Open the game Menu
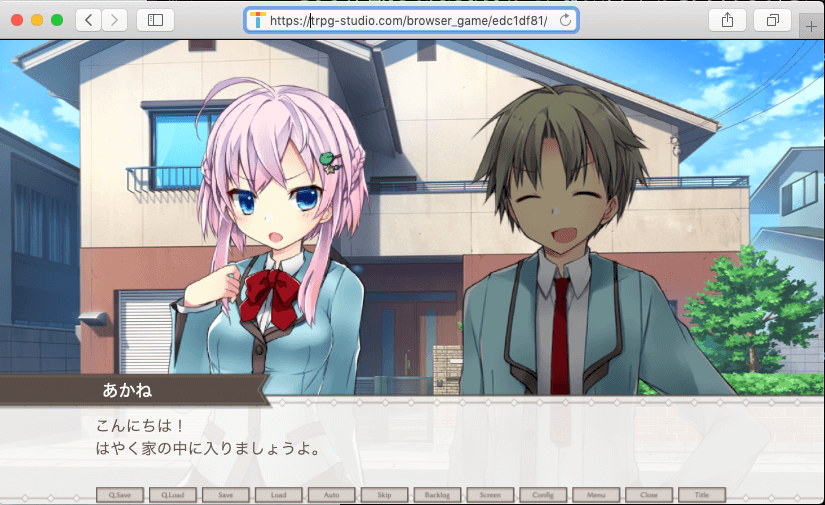This screenshot has height=505, width=825. [x=596, y=495]
